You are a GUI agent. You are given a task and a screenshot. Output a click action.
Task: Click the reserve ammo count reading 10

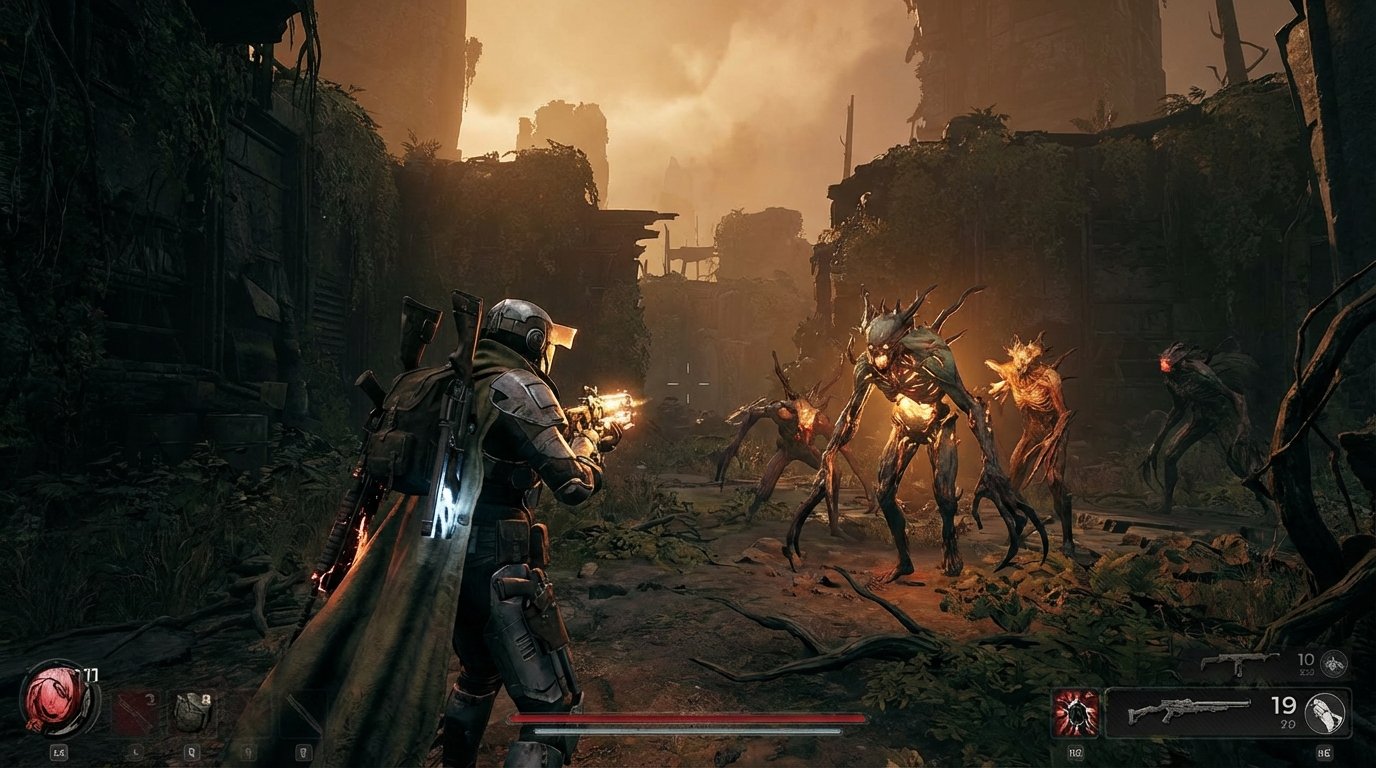coord(1306,660)
